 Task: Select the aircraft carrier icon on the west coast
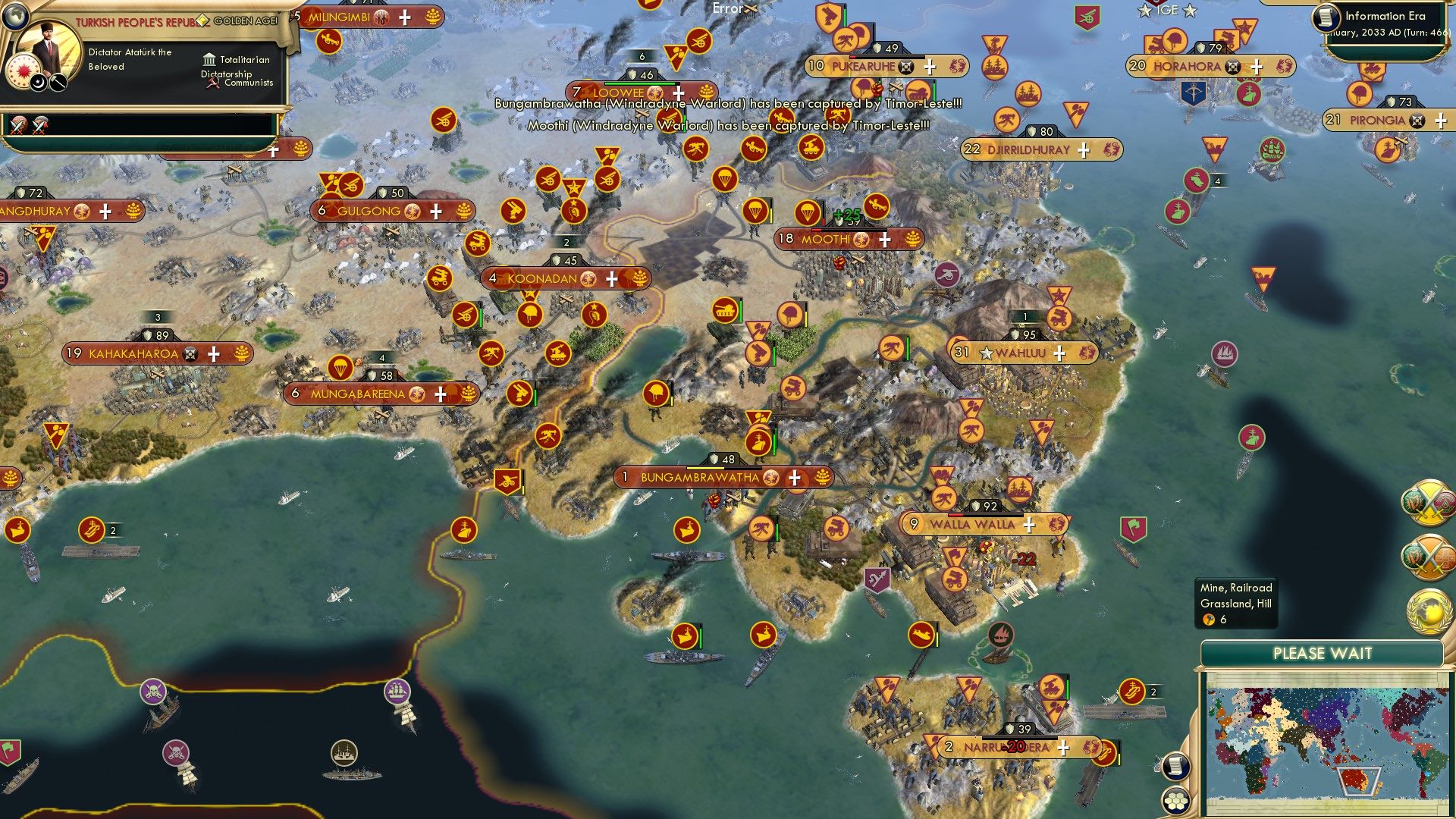coord(90,529)
